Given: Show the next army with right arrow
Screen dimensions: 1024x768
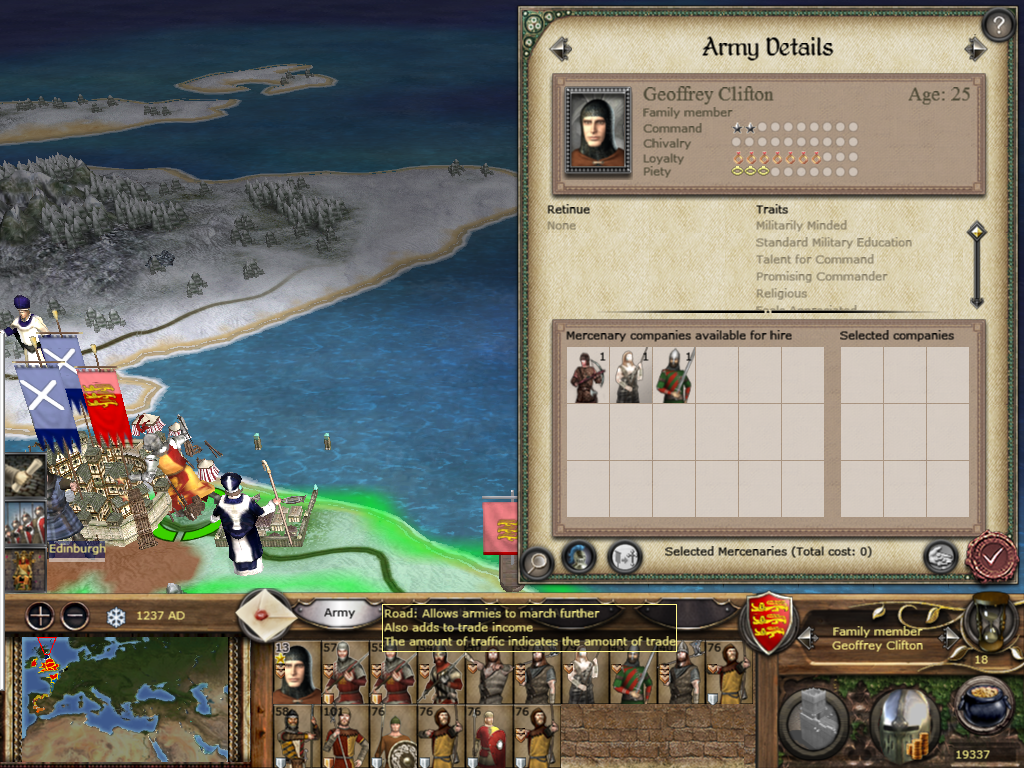Looking at the screenshot, I should 975,48.
